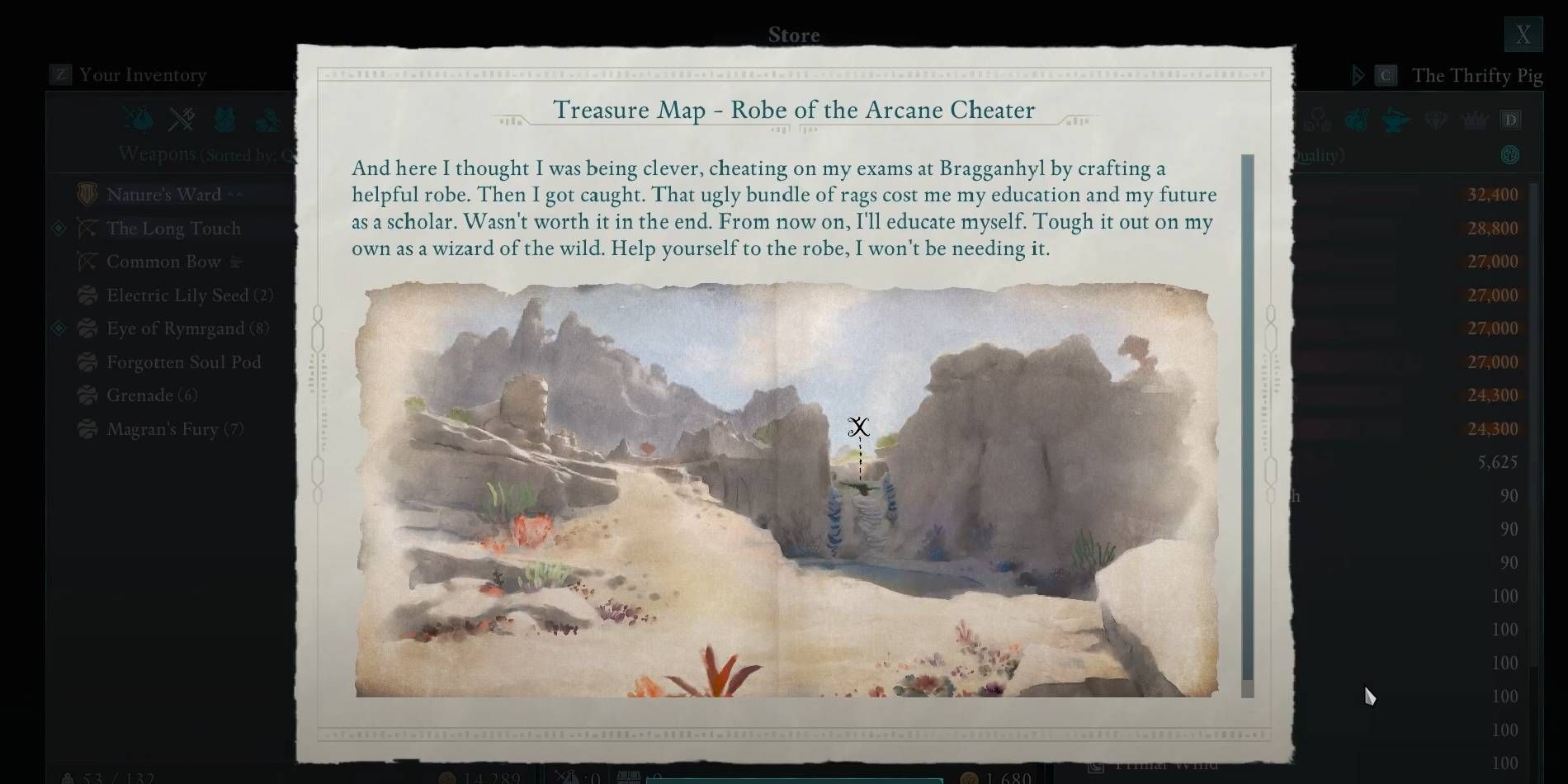Select the Grenade entry in the inventory list
Viewport: 1568px width, 784px height.
click(147, 395)
